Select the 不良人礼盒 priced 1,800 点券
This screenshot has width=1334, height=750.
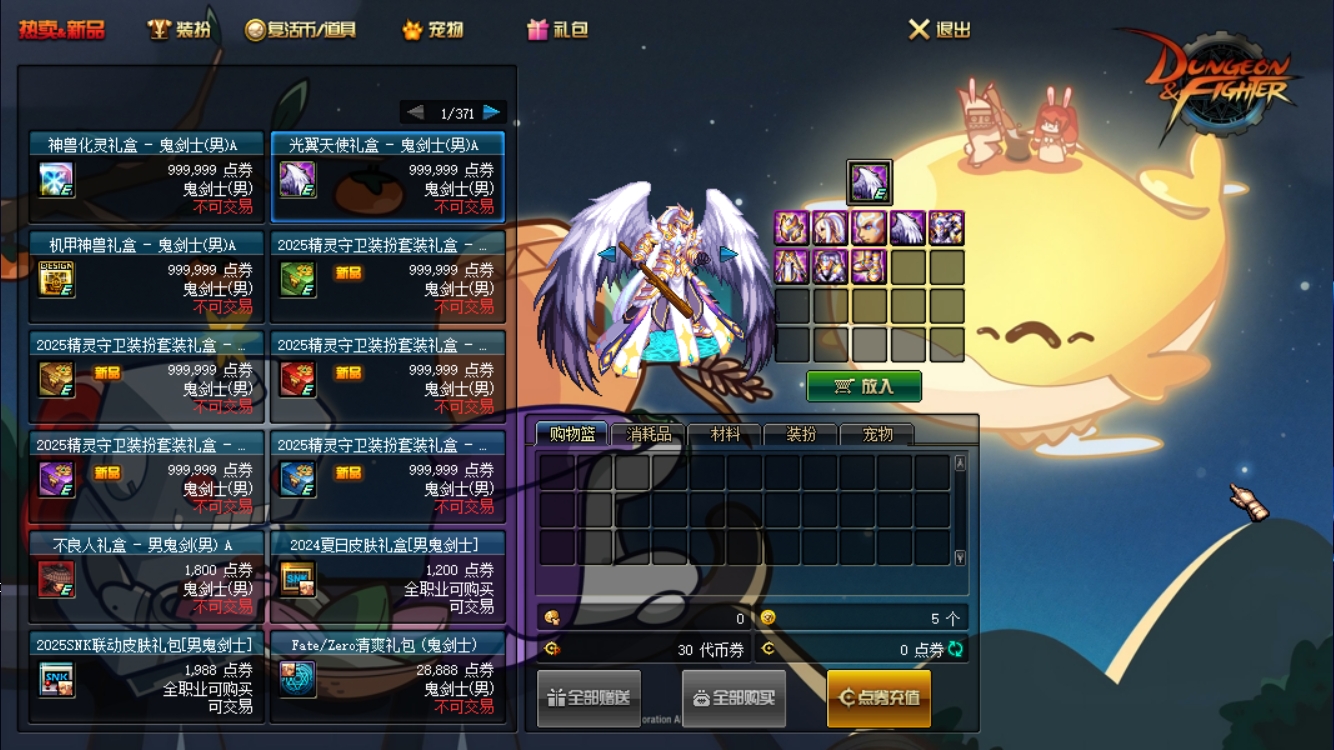coord(146,577)
